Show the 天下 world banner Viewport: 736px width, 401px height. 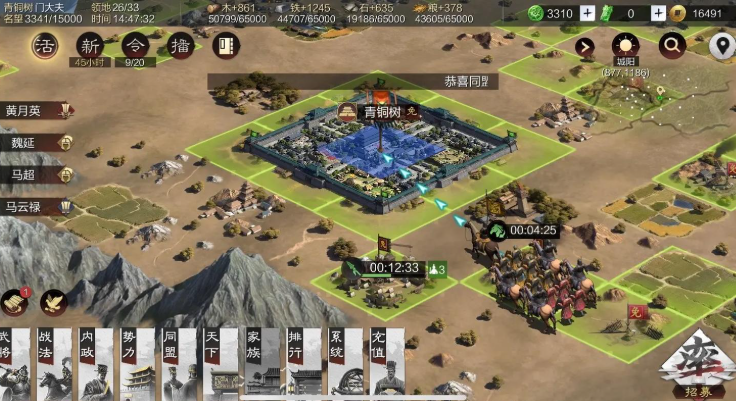pos(218,363)
